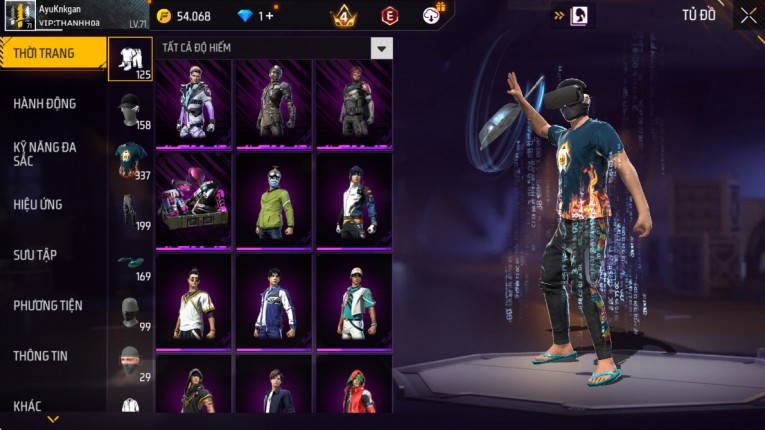765x430 pixels.
Task: Show the t-shirt tops subcategory
Action: pos(130,160)
